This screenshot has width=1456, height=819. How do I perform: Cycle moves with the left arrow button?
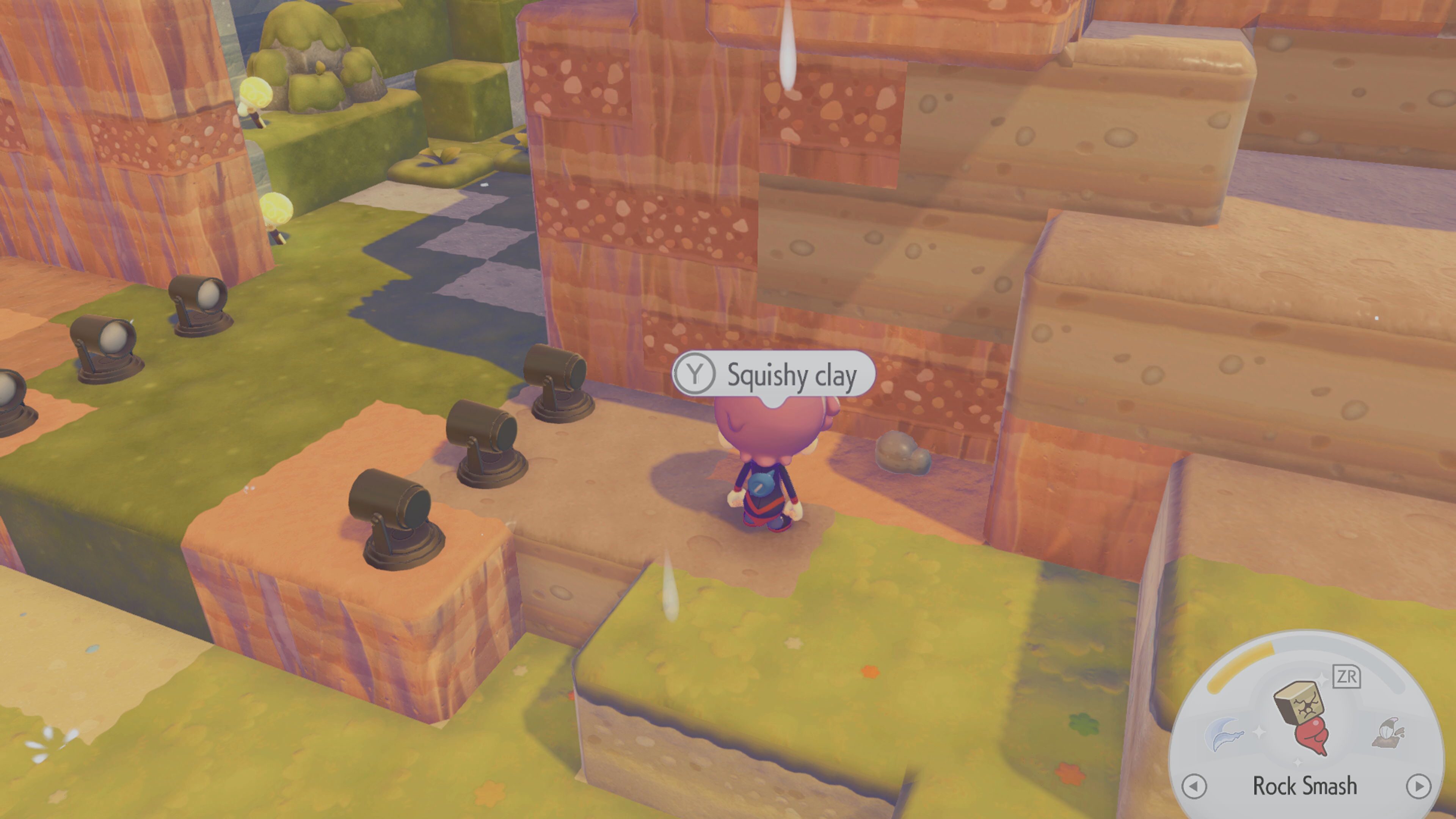click(x=1194, y=786)
